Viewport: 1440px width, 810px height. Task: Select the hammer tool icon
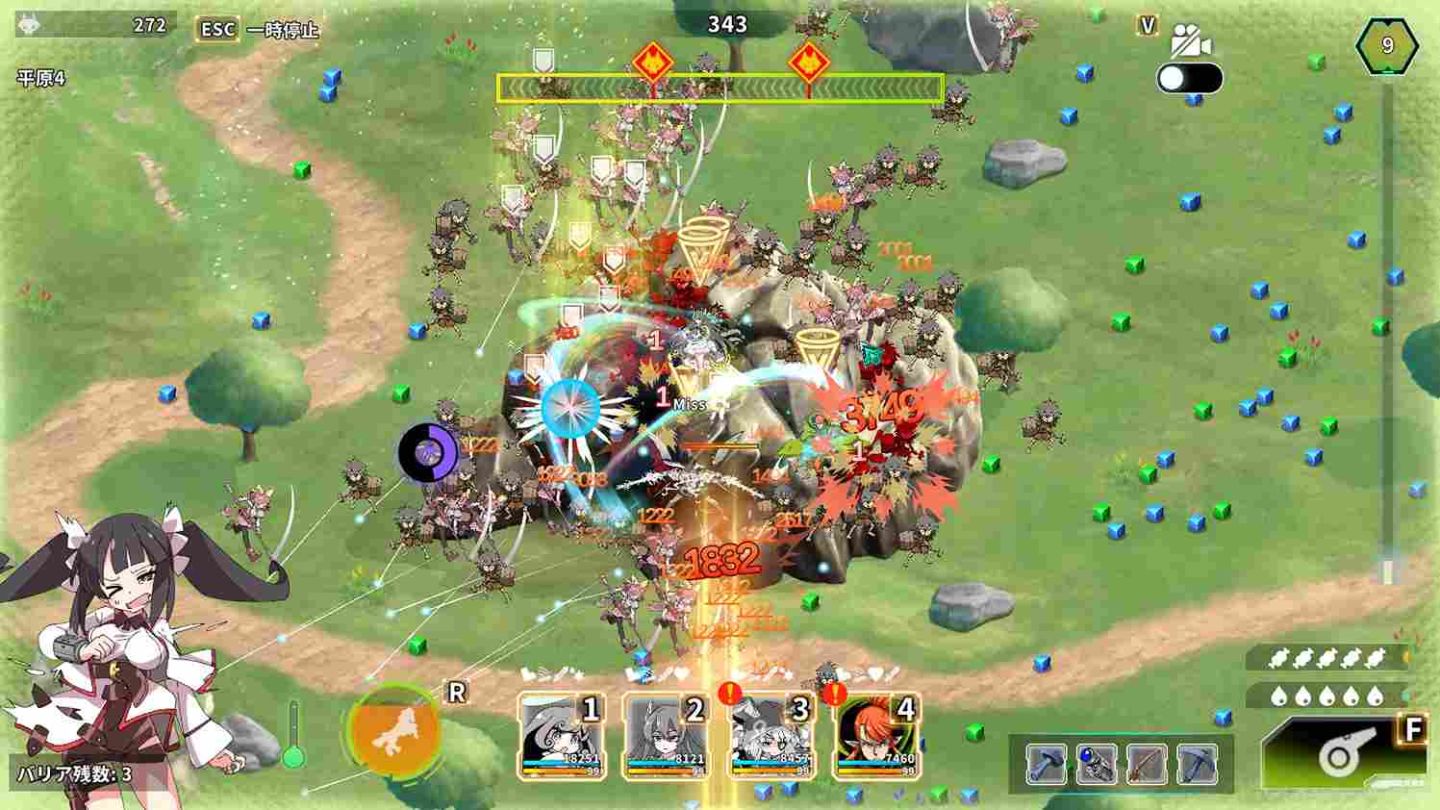[1046, 763]
